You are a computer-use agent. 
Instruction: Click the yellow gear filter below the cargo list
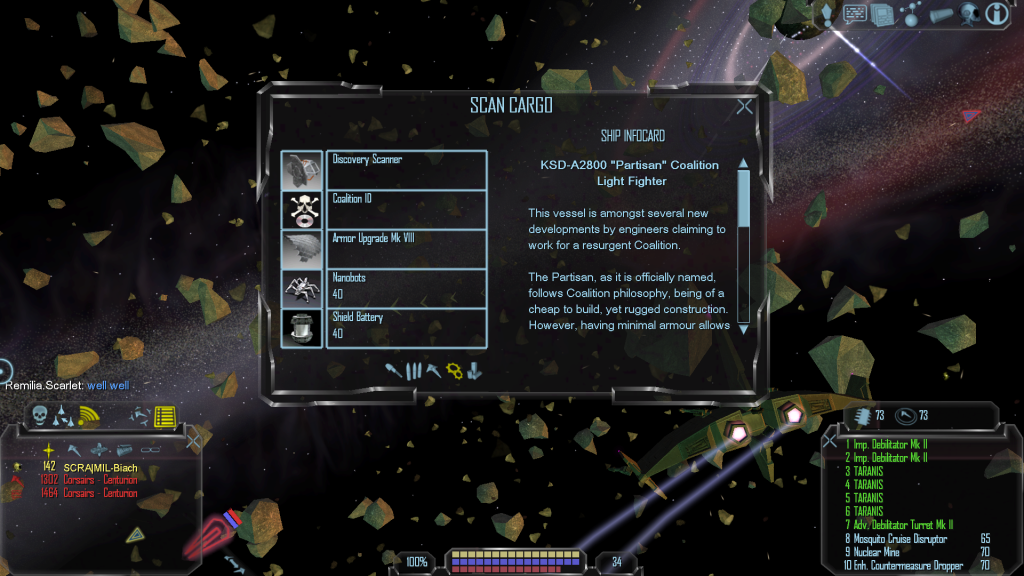(x=453, y=370)
